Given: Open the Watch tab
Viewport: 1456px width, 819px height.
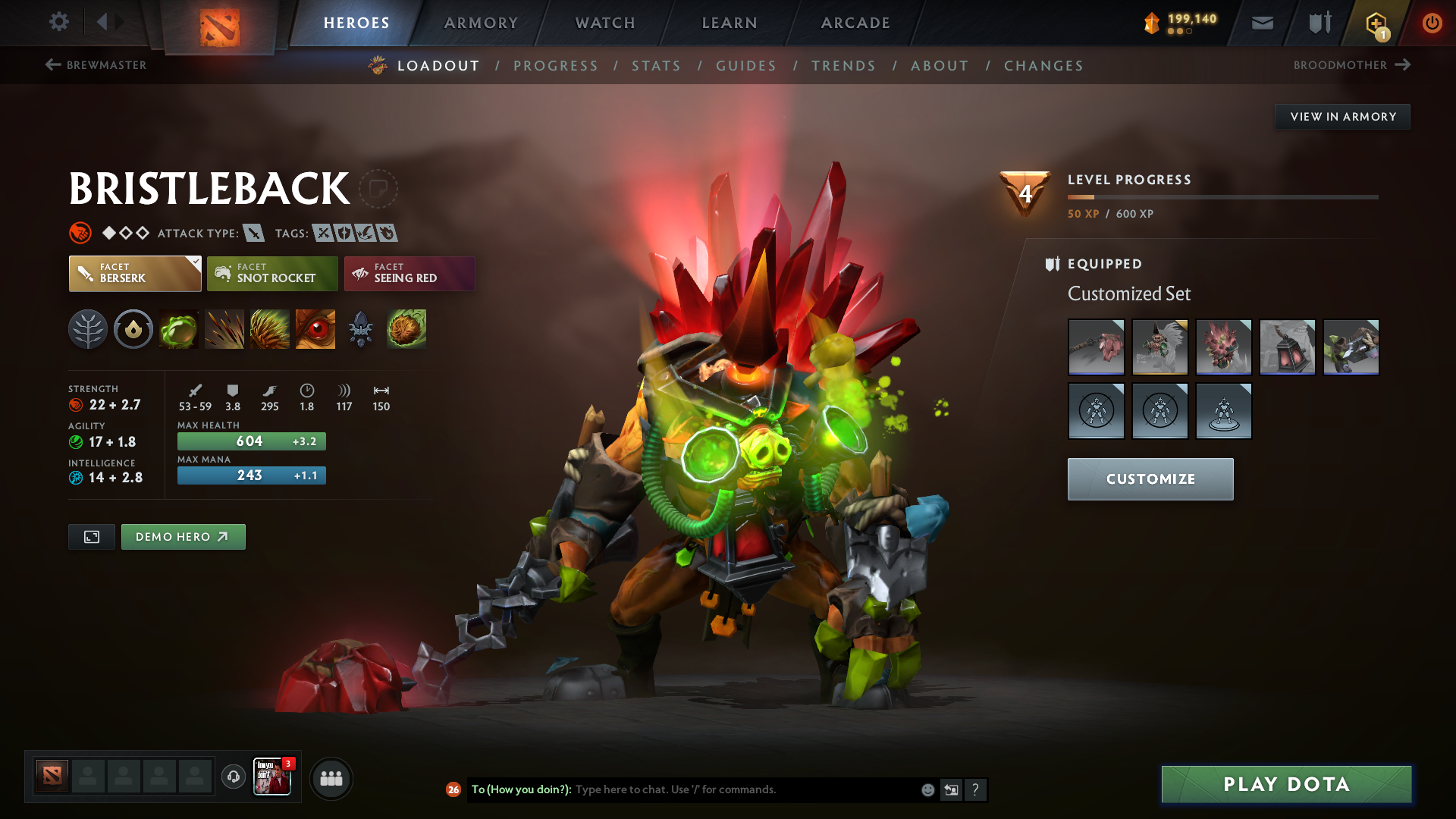Looking at the screenshot, I should (605, 23).
